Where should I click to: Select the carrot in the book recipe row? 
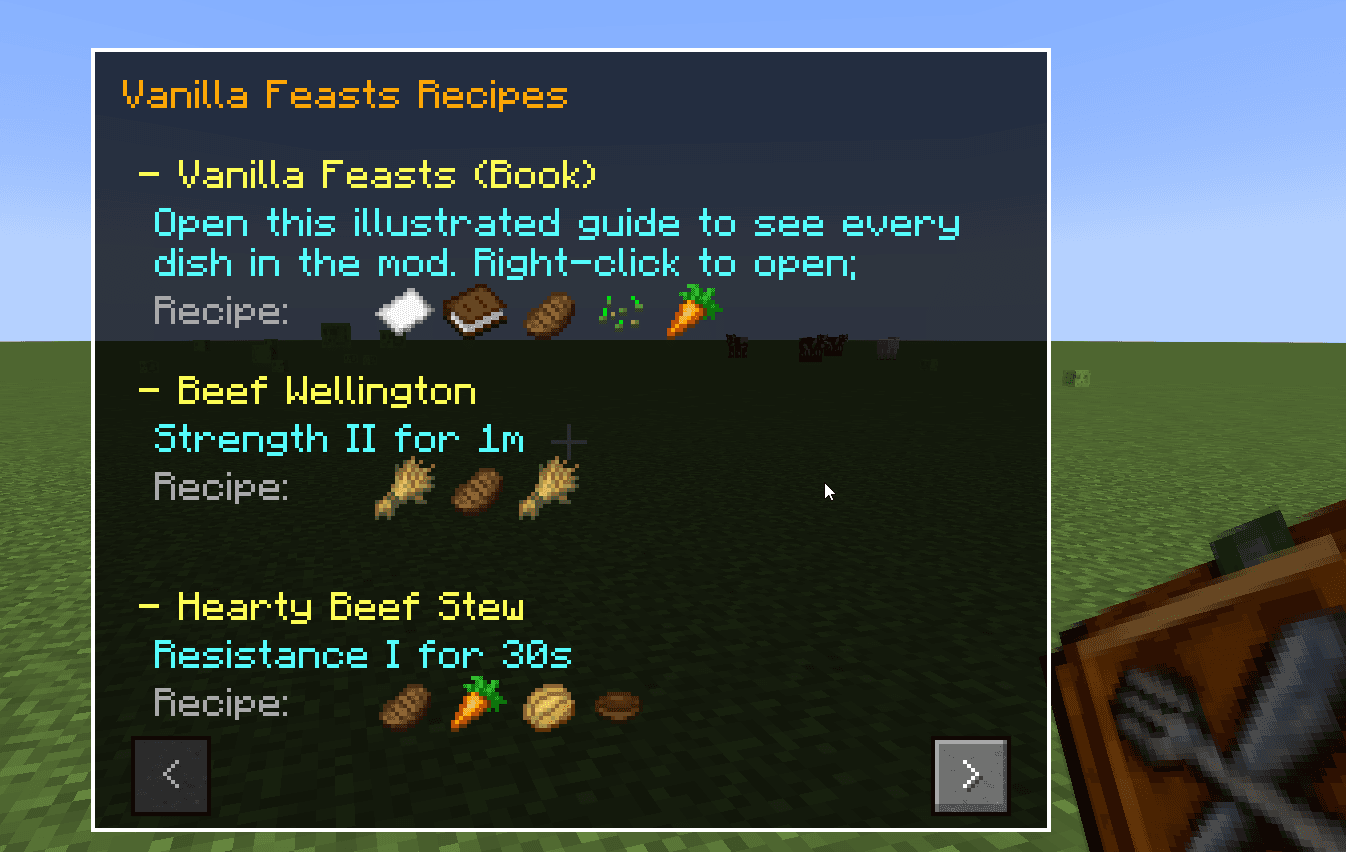(x=692, y=309)
